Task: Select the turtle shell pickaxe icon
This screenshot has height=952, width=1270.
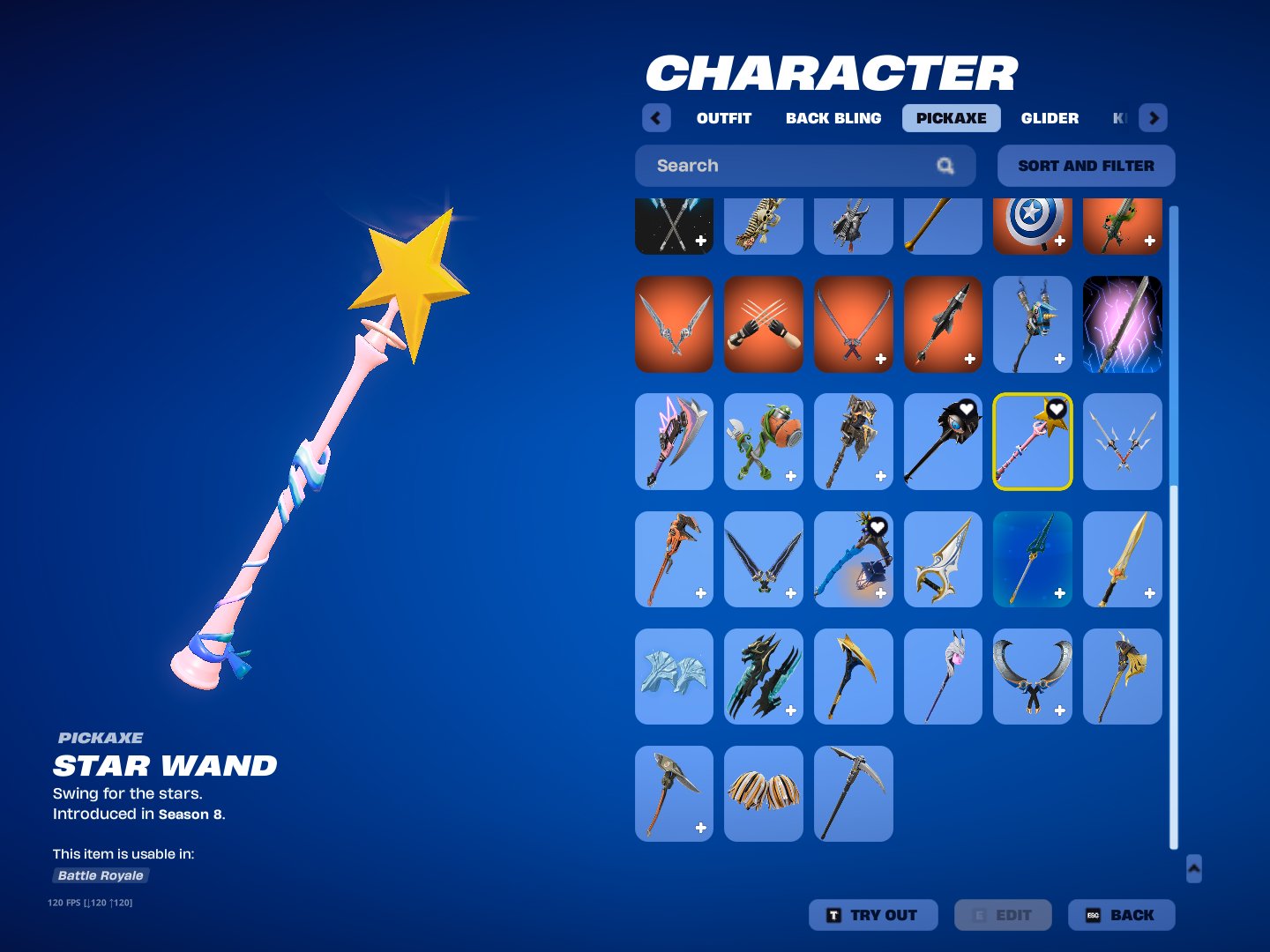Action: [763, 442]
